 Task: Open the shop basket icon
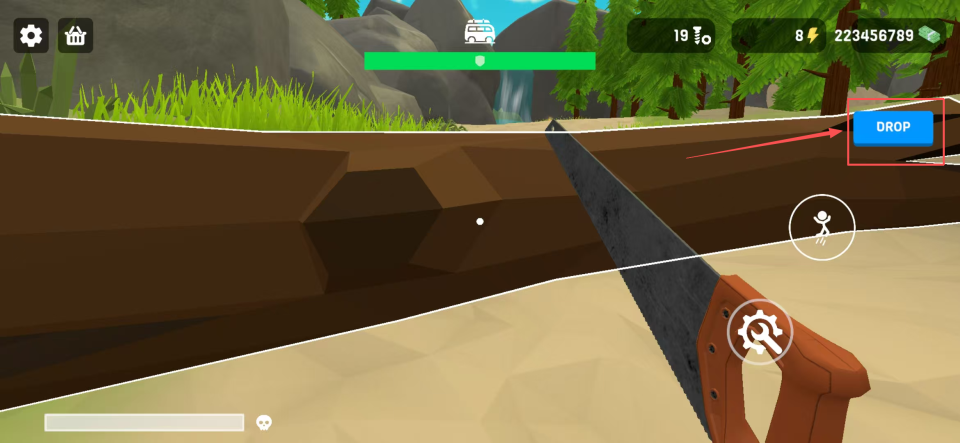pyautogui.click(x=75, y=36)
